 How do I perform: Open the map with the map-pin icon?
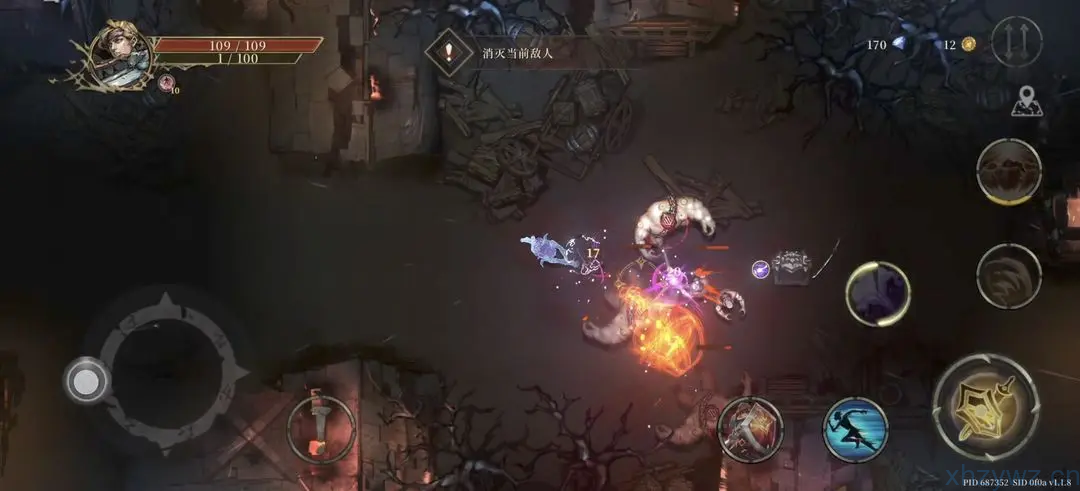click(x=1022, y=100)
